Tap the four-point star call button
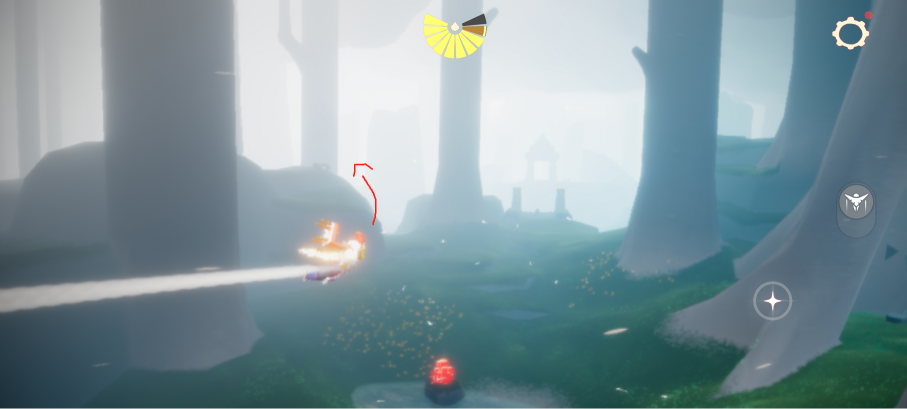 coord(772,300)
